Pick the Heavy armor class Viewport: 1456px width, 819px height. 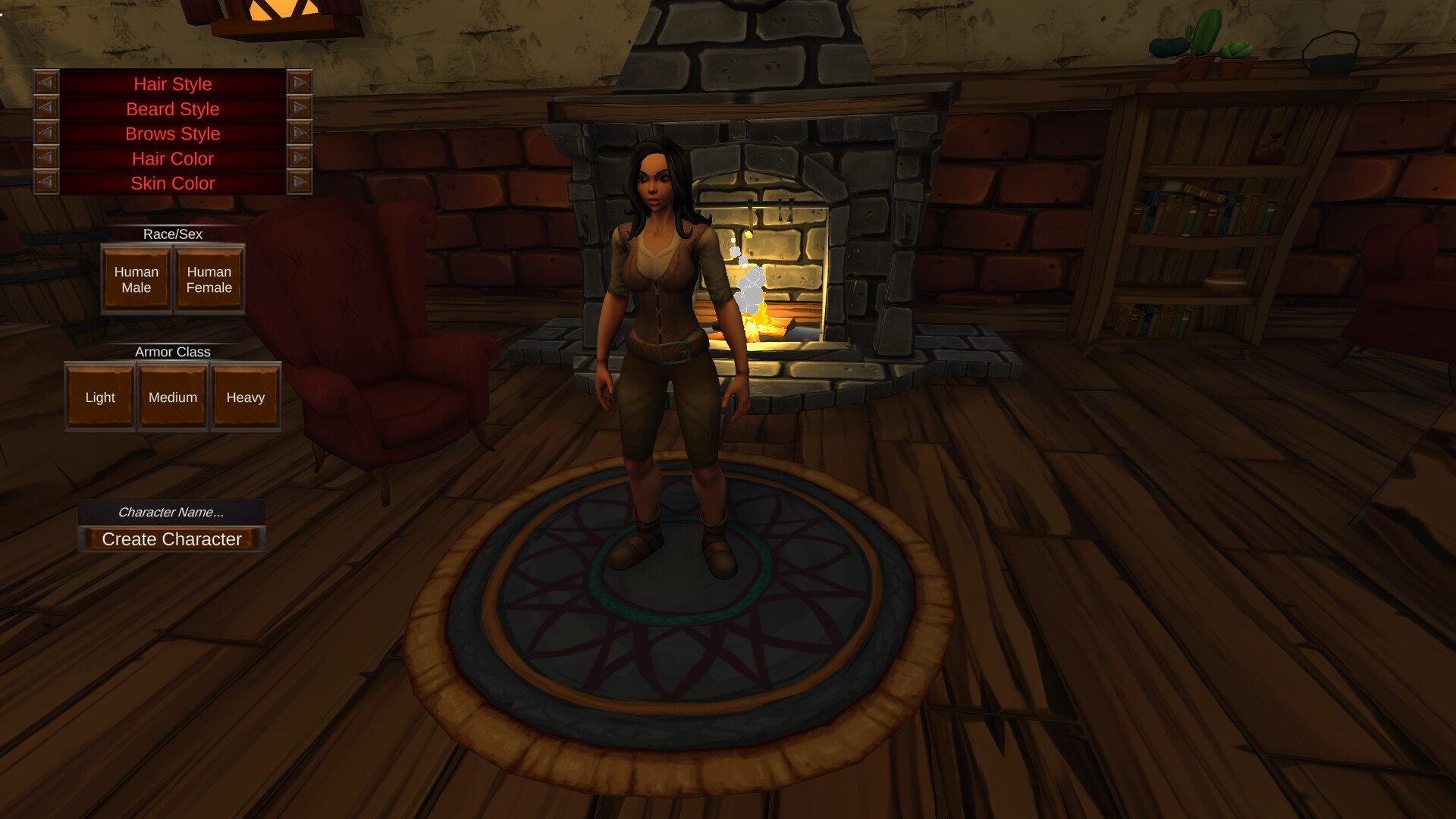pos(245,397)
